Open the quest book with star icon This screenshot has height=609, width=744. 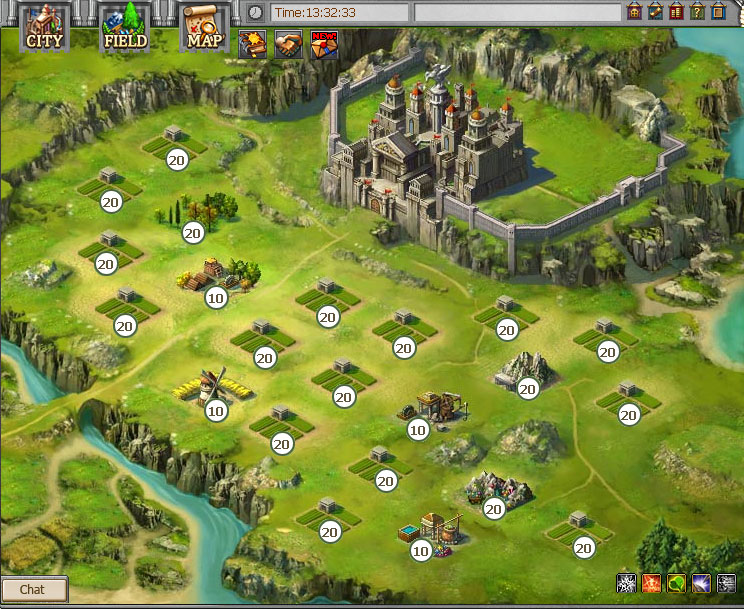click(x=251, y=45)
